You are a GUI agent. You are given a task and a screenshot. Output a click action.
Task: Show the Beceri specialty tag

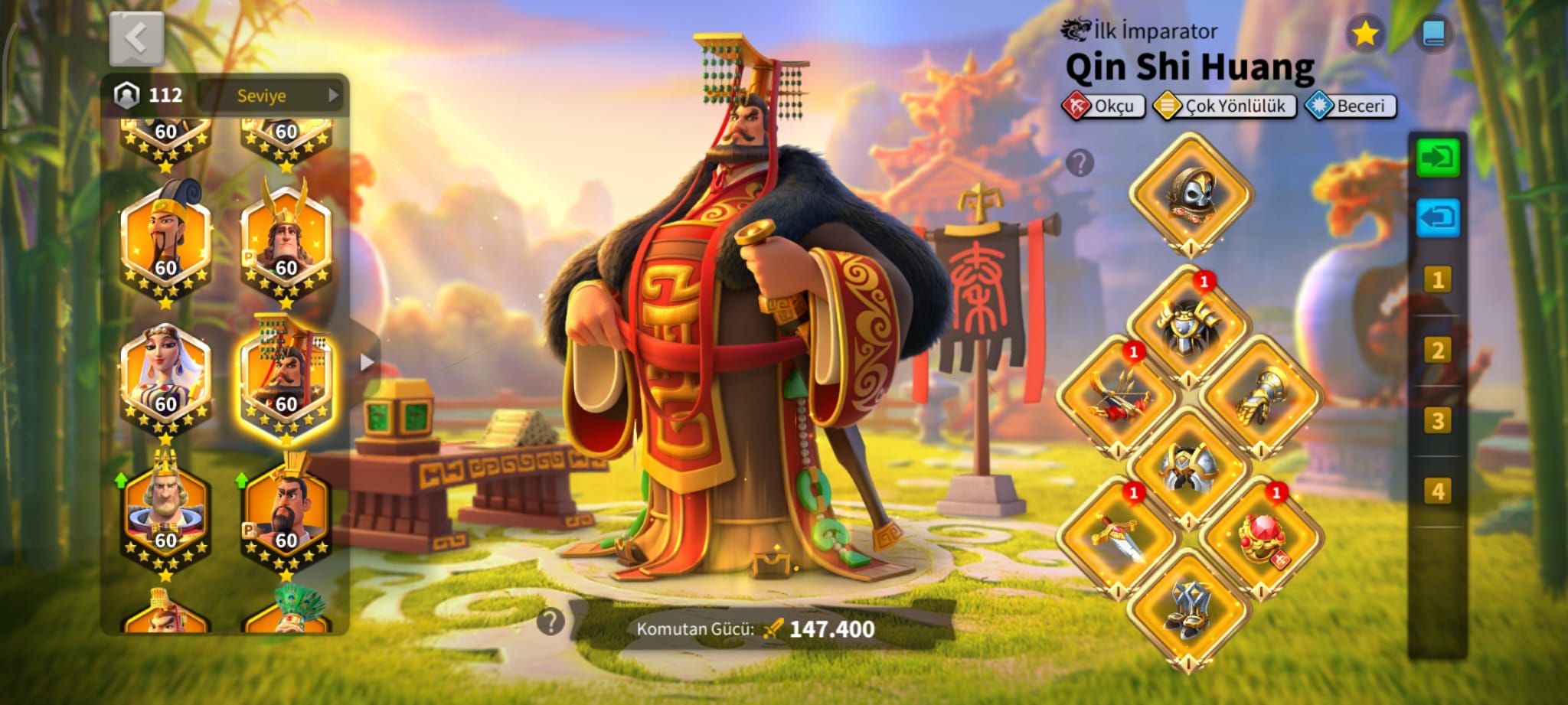(x=1351, y=106)
